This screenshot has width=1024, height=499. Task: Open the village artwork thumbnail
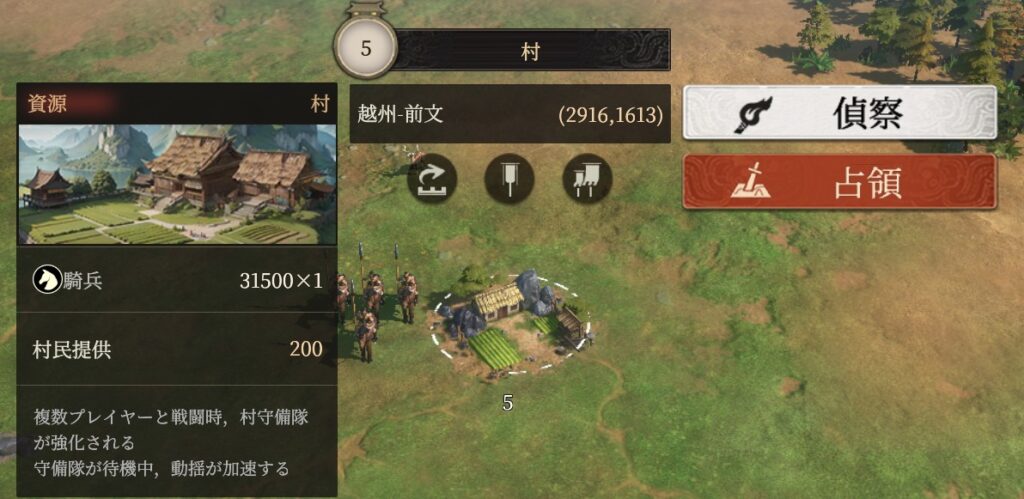(177, 184)
